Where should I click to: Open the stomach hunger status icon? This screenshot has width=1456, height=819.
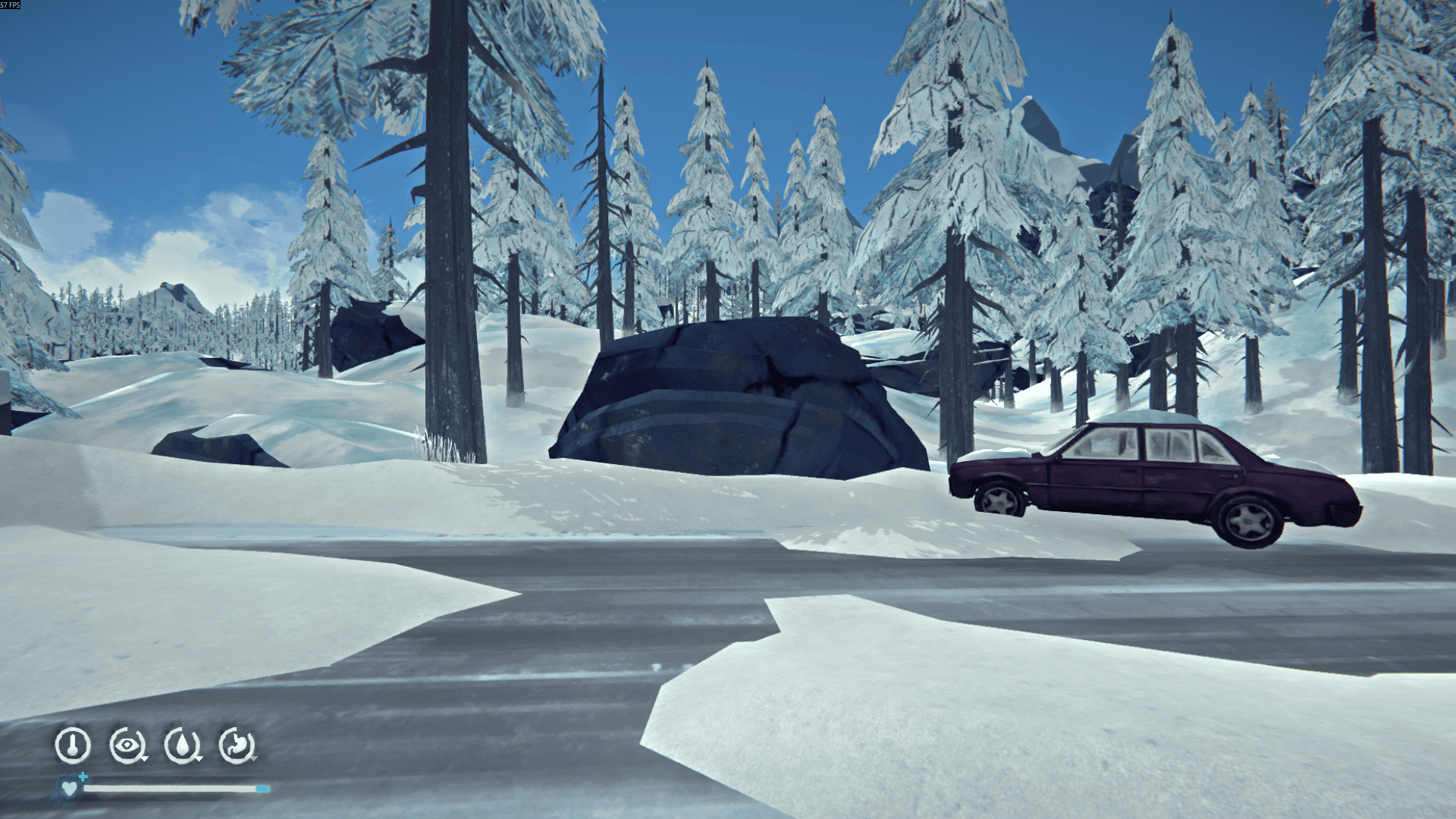pyautogui.click(x=237, y=745)
